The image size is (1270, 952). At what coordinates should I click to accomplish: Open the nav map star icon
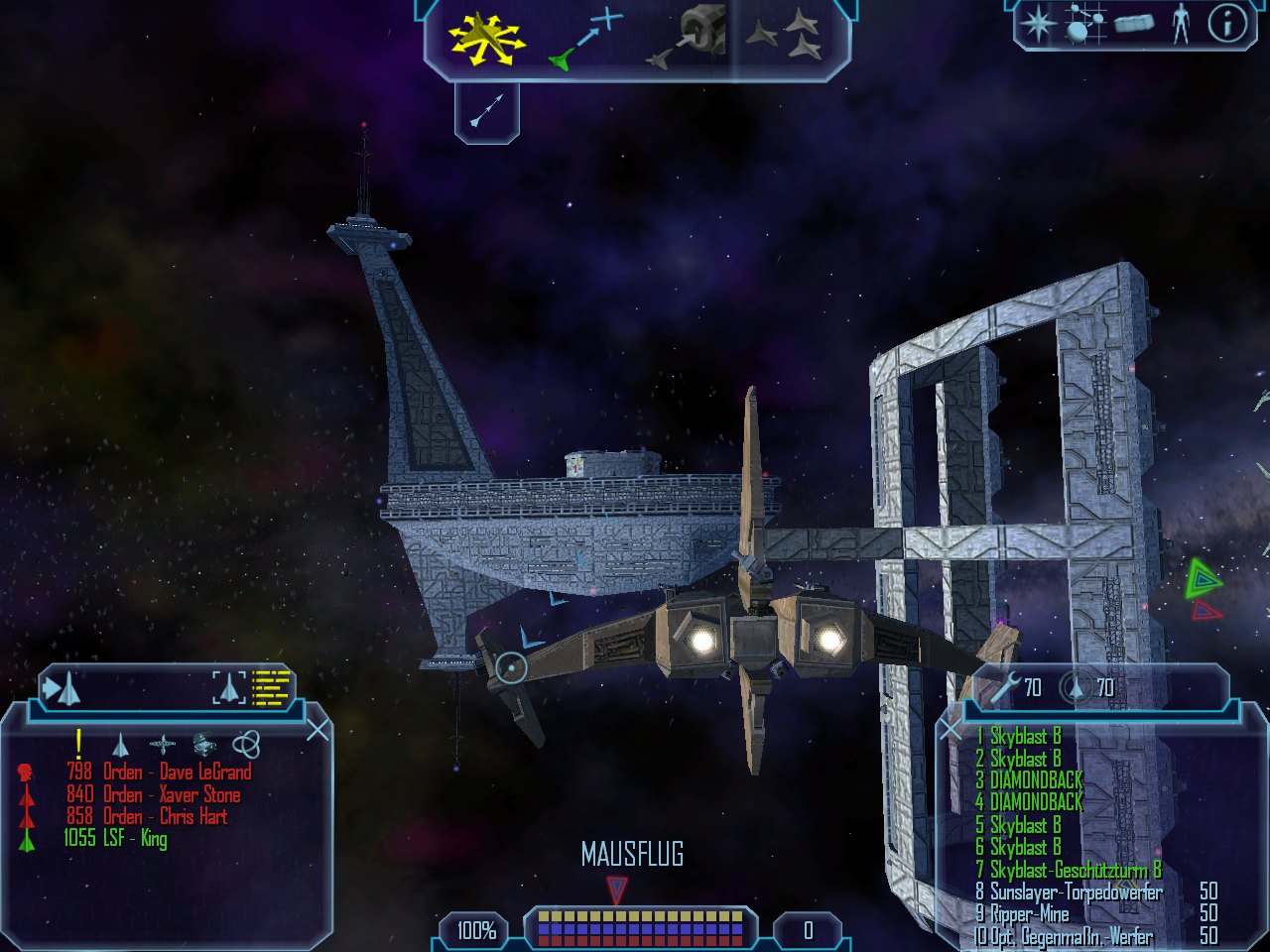(x=1037, y=23)
